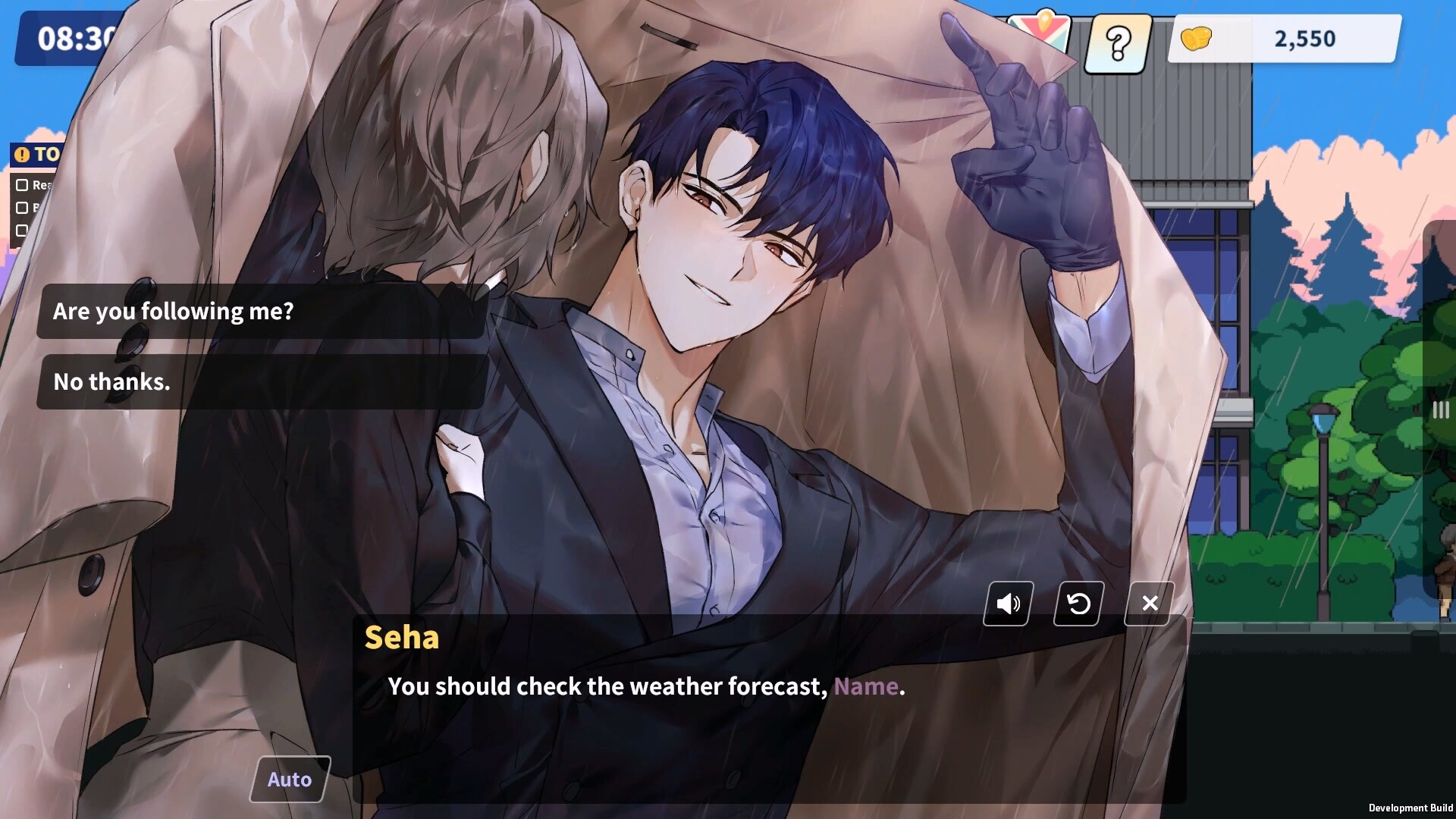Check the second TODO list checkbox

(x=21, y=207)
